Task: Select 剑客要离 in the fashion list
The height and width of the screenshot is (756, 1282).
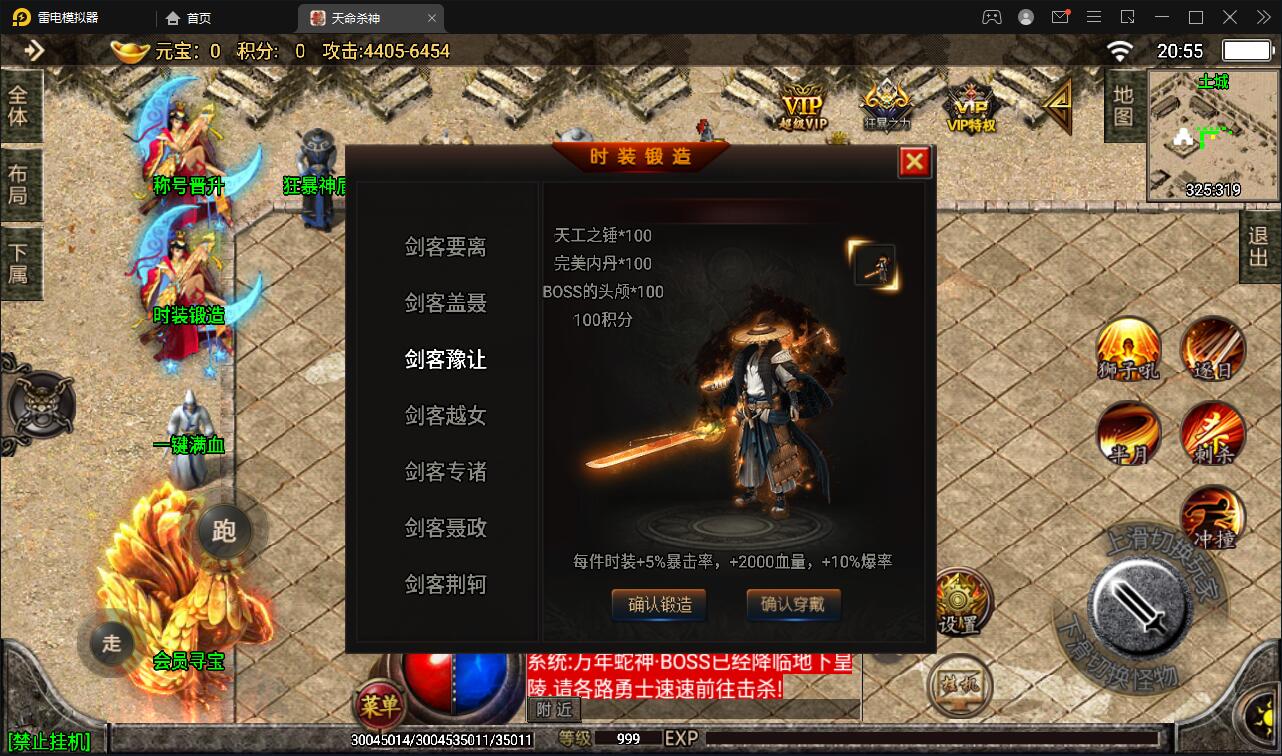Action: 444,247
